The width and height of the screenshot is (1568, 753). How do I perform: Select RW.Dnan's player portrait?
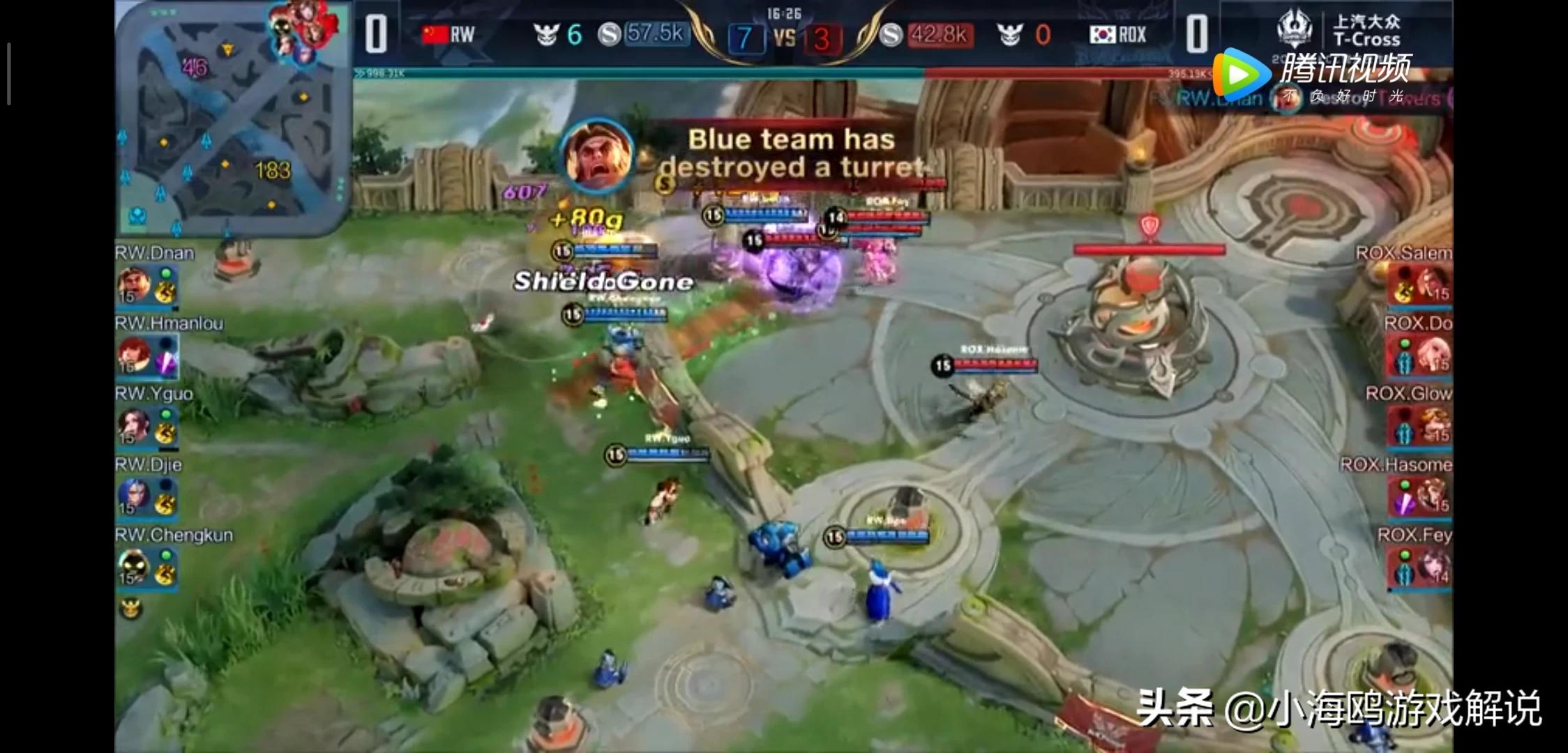pos(134,284)
